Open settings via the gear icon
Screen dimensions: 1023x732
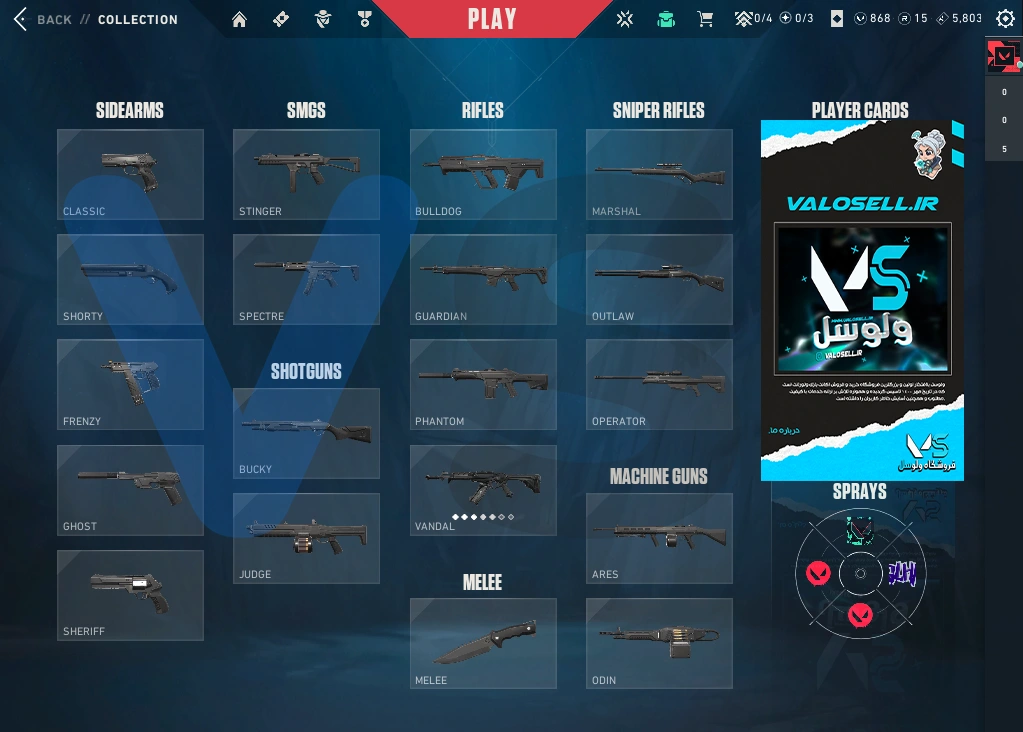coord(1005,19)
